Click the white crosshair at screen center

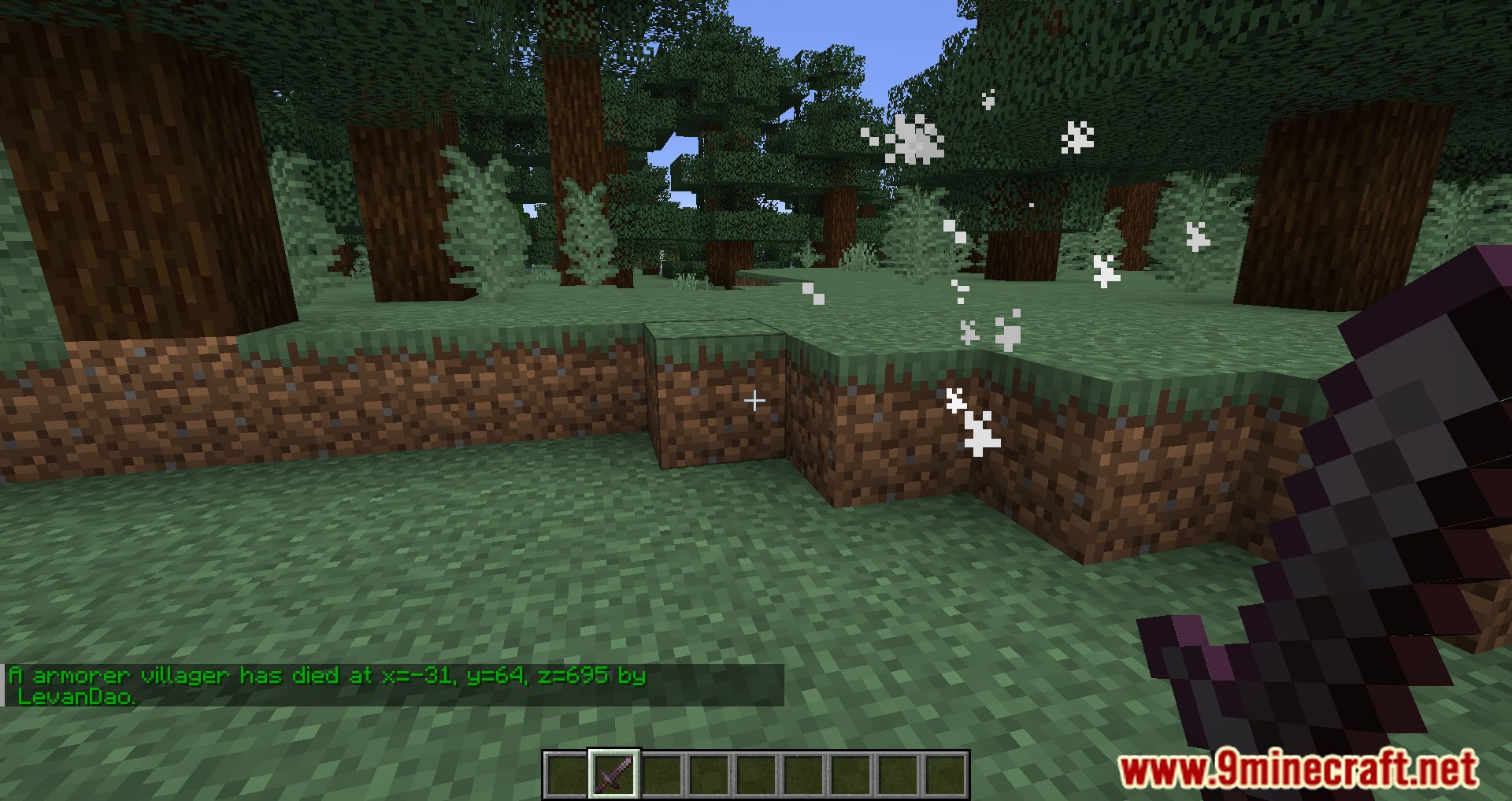tap(755, 400)
